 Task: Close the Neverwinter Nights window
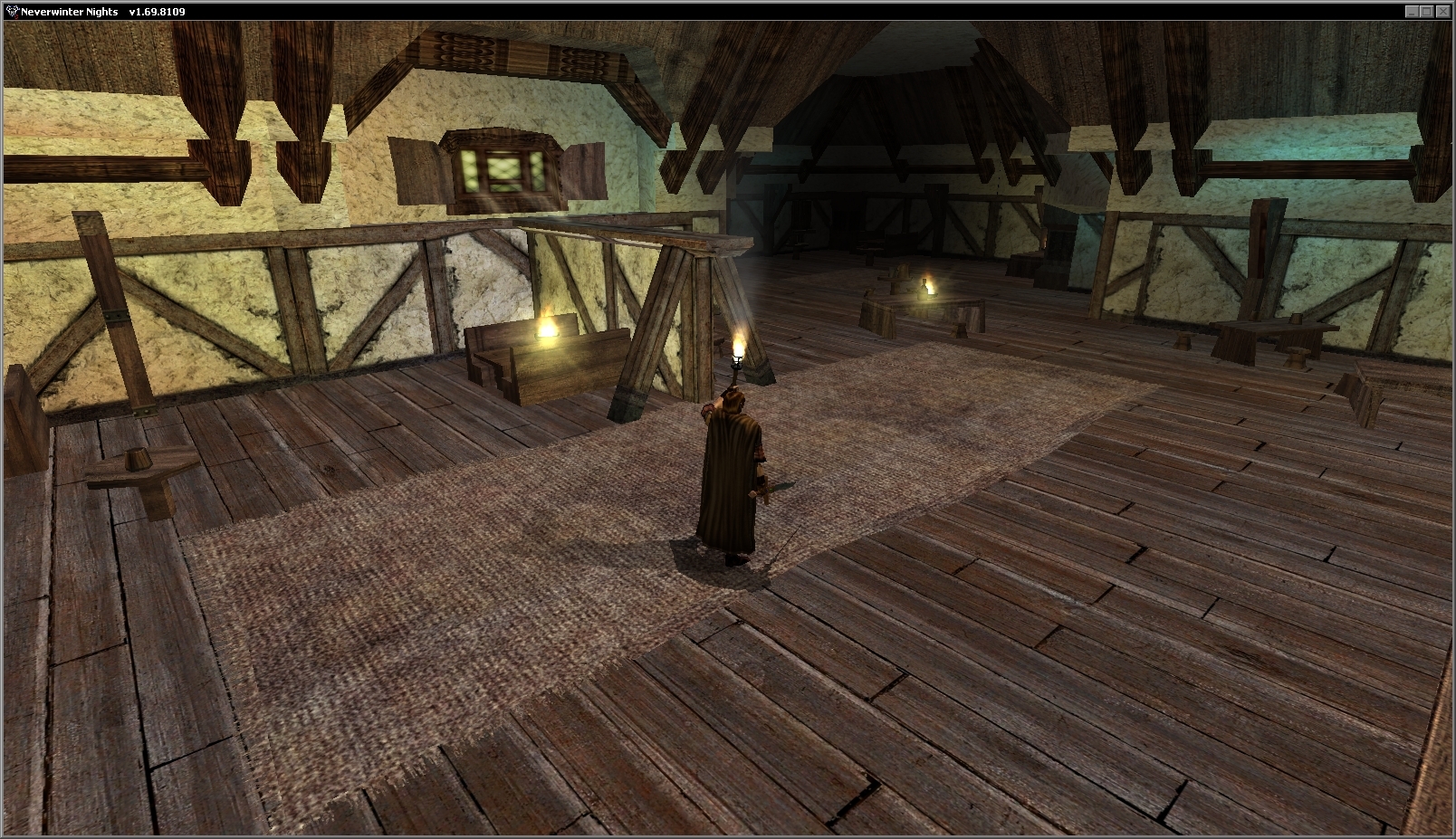[x=1442, y=12]
